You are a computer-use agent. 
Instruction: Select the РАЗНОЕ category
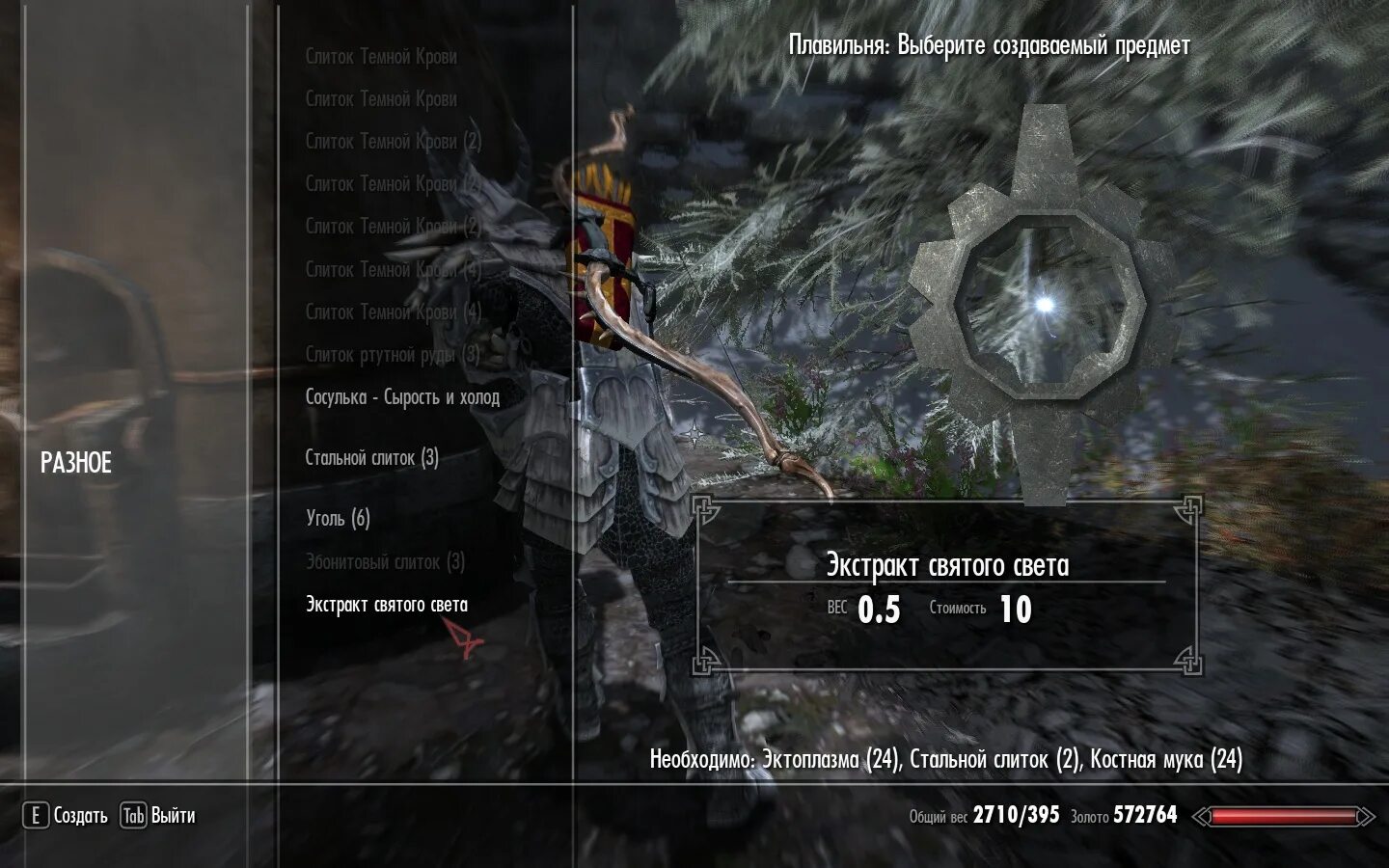76,463
